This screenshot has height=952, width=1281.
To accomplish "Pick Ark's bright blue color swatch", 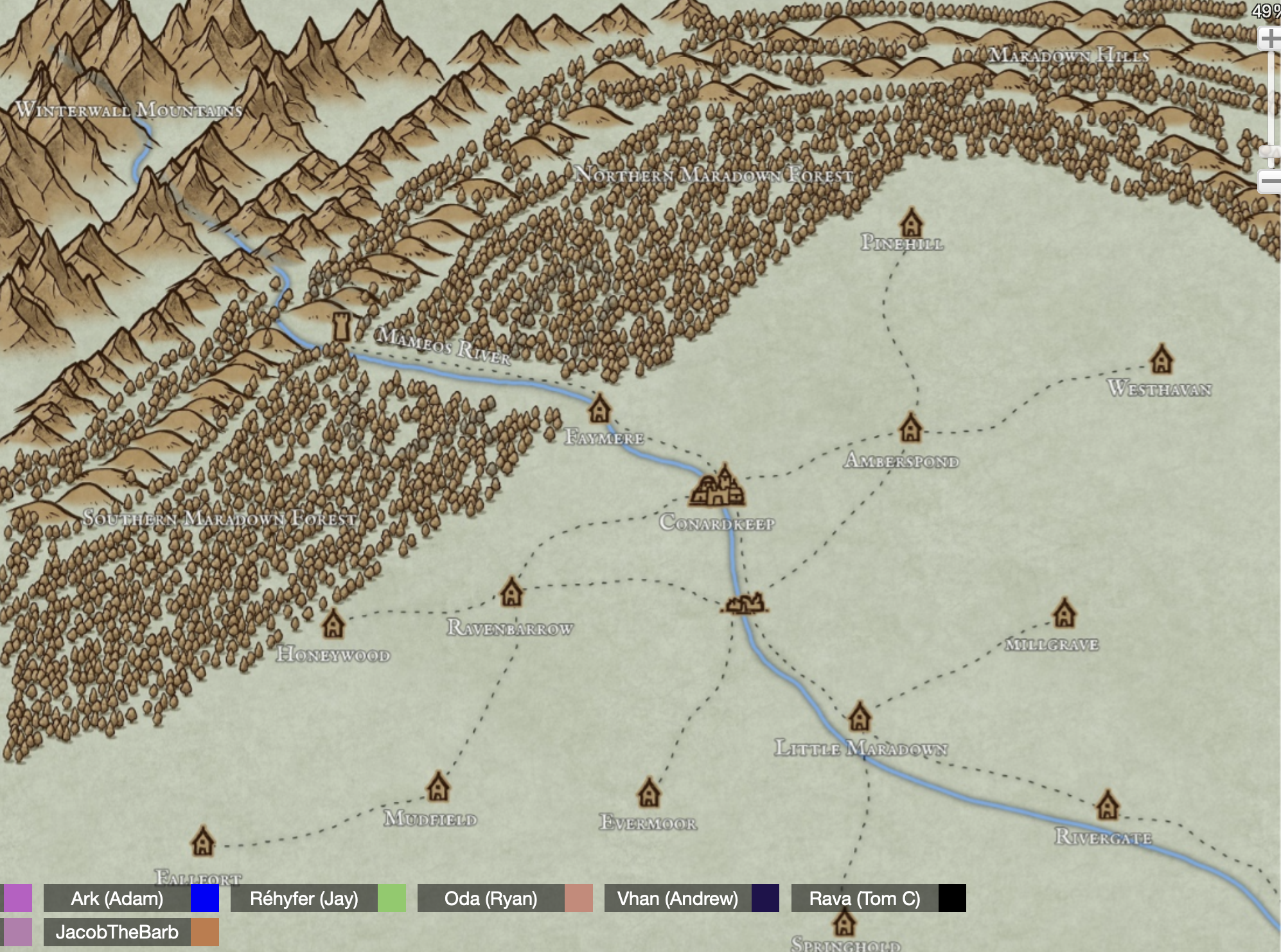I will coord(205,898).
